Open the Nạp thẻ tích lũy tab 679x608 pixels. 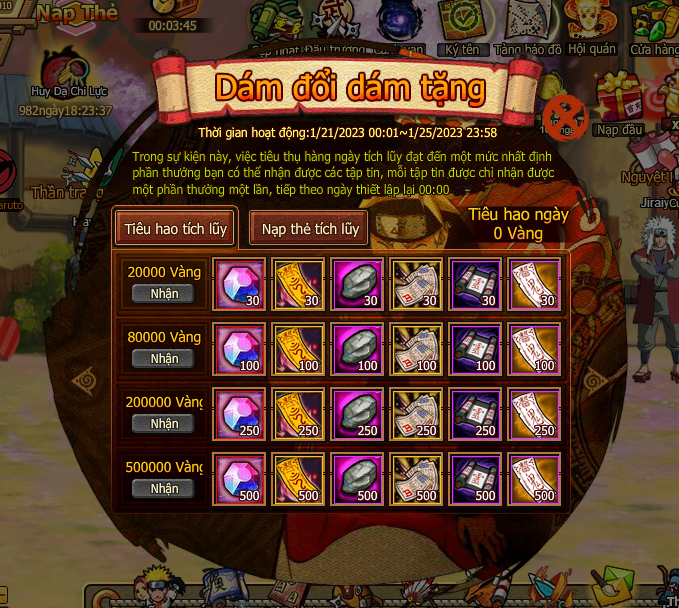coord(310,229)
